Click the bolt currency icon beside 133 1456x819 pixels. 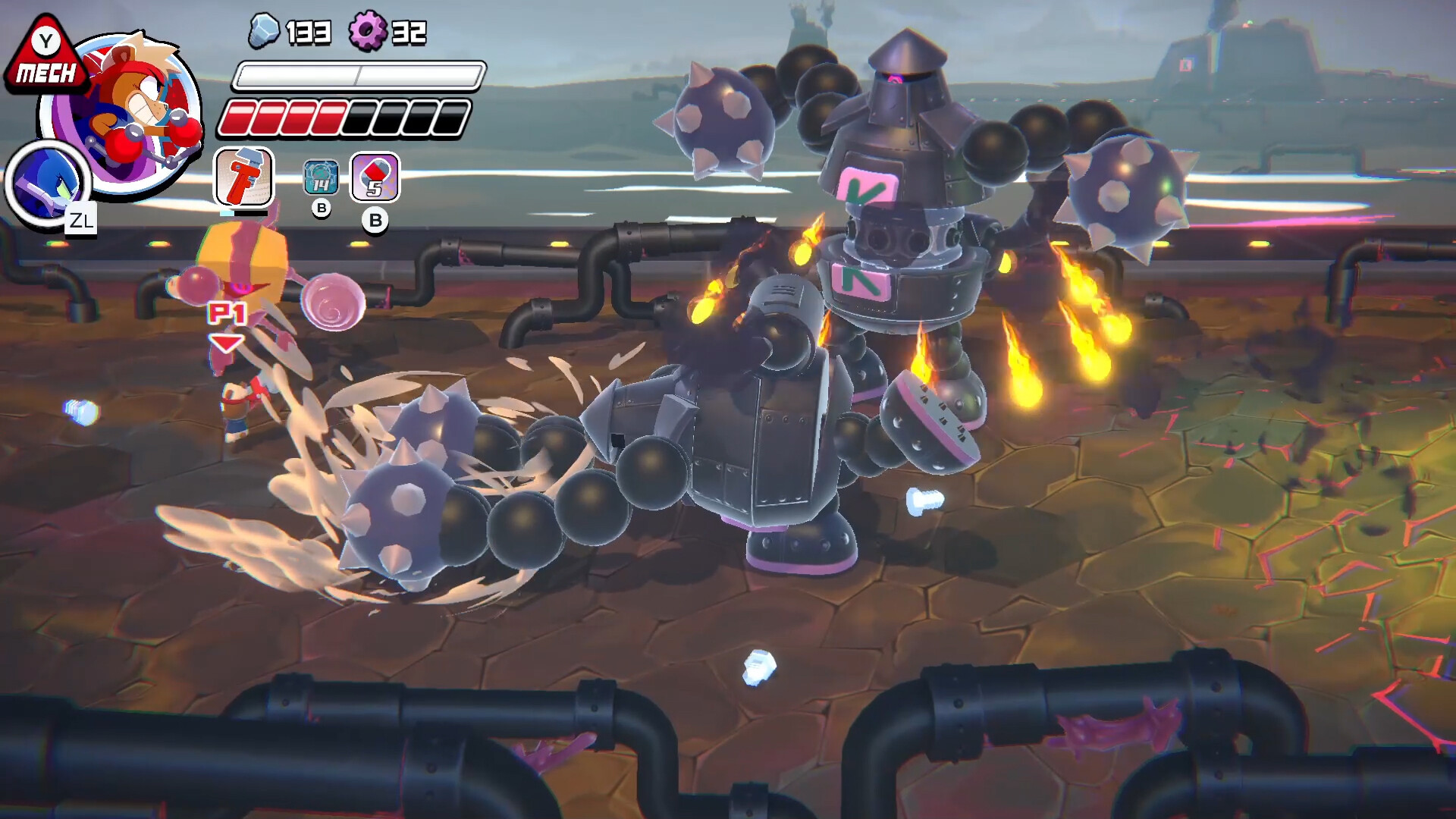coord(265,32)
